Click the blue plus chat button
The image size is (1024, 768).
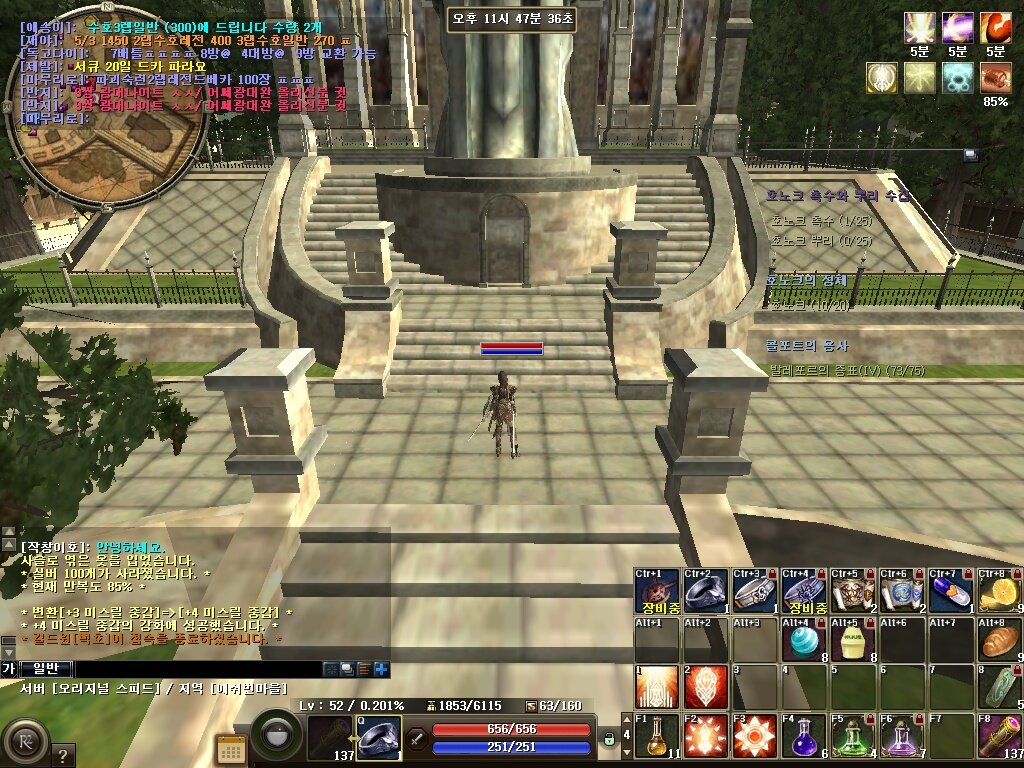coord(381,669)
